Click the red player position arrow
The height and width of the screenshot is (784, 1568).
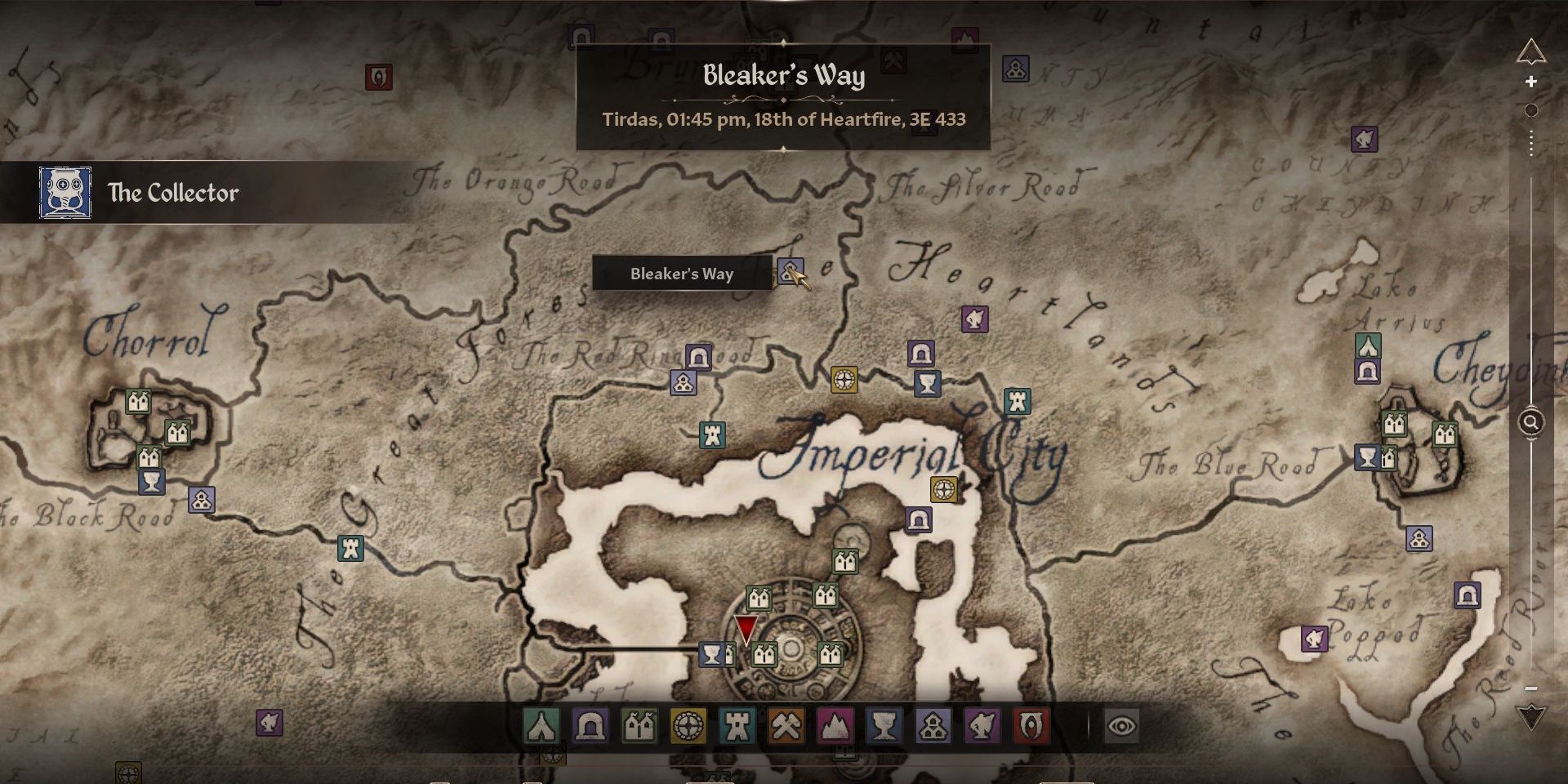746,629
